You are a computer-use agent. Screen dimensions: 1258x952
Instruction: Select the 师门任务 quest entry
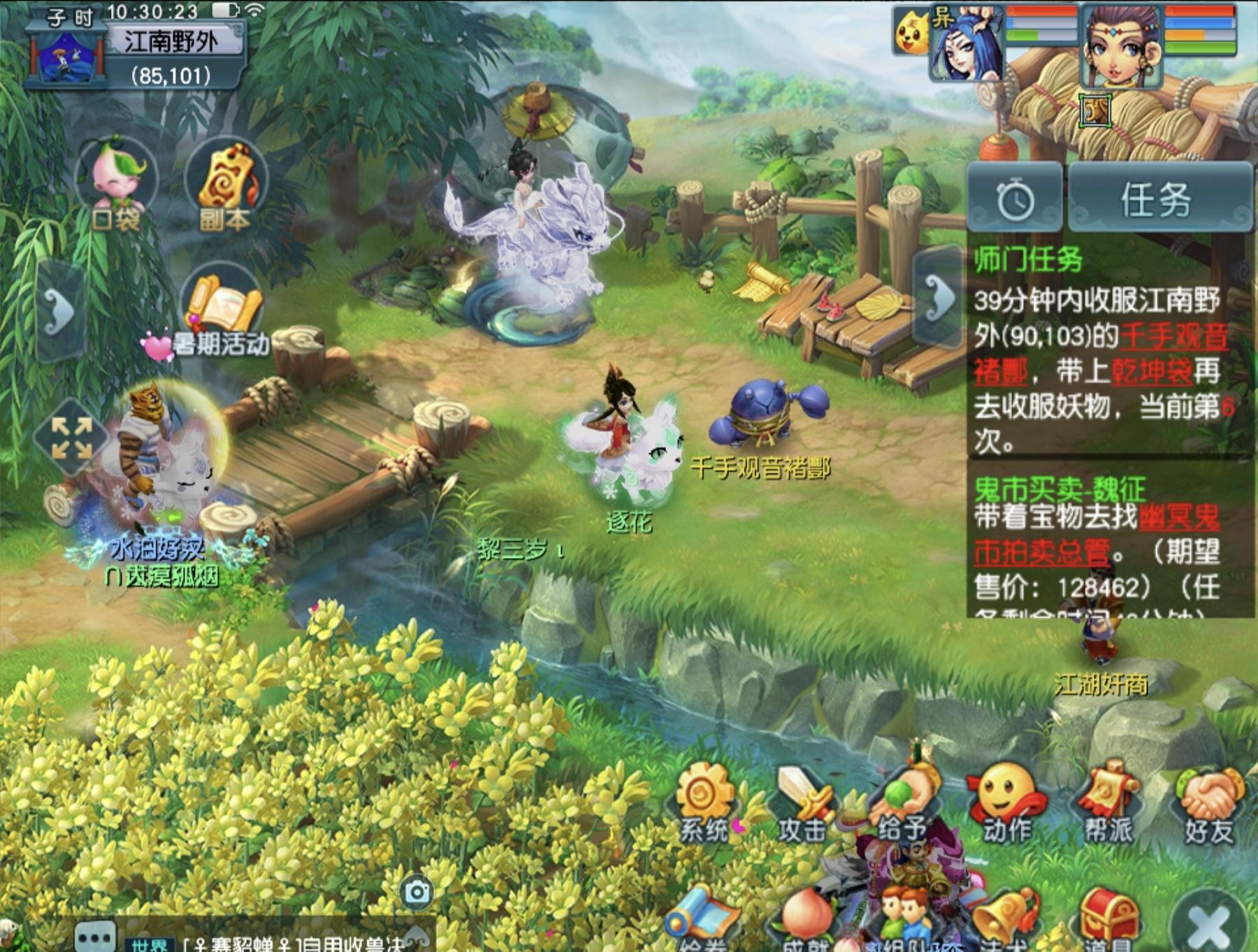pos(1029,261)
